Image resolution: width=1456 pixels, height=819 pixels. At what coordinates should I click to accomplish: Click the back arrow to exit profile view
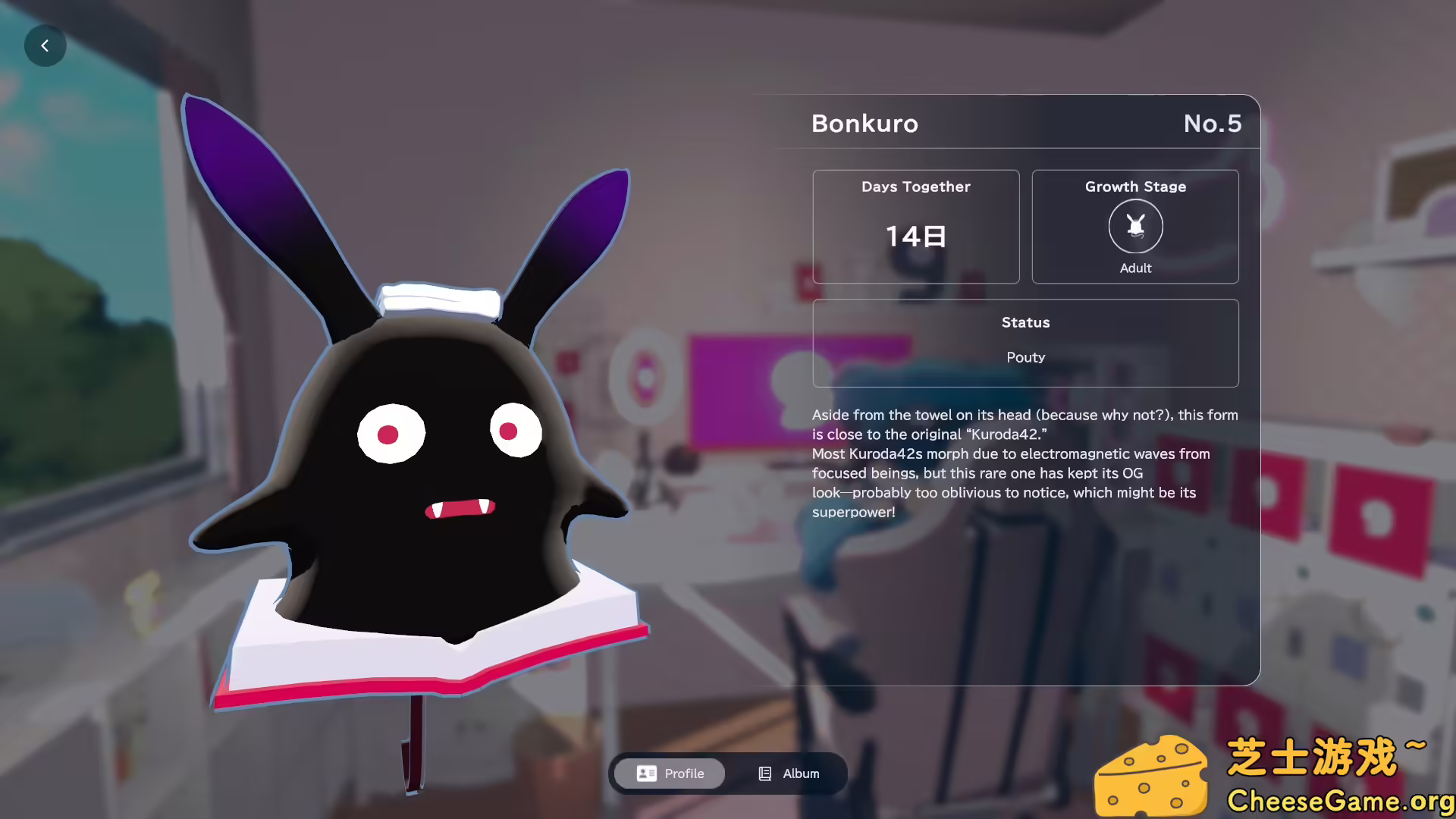45,45
